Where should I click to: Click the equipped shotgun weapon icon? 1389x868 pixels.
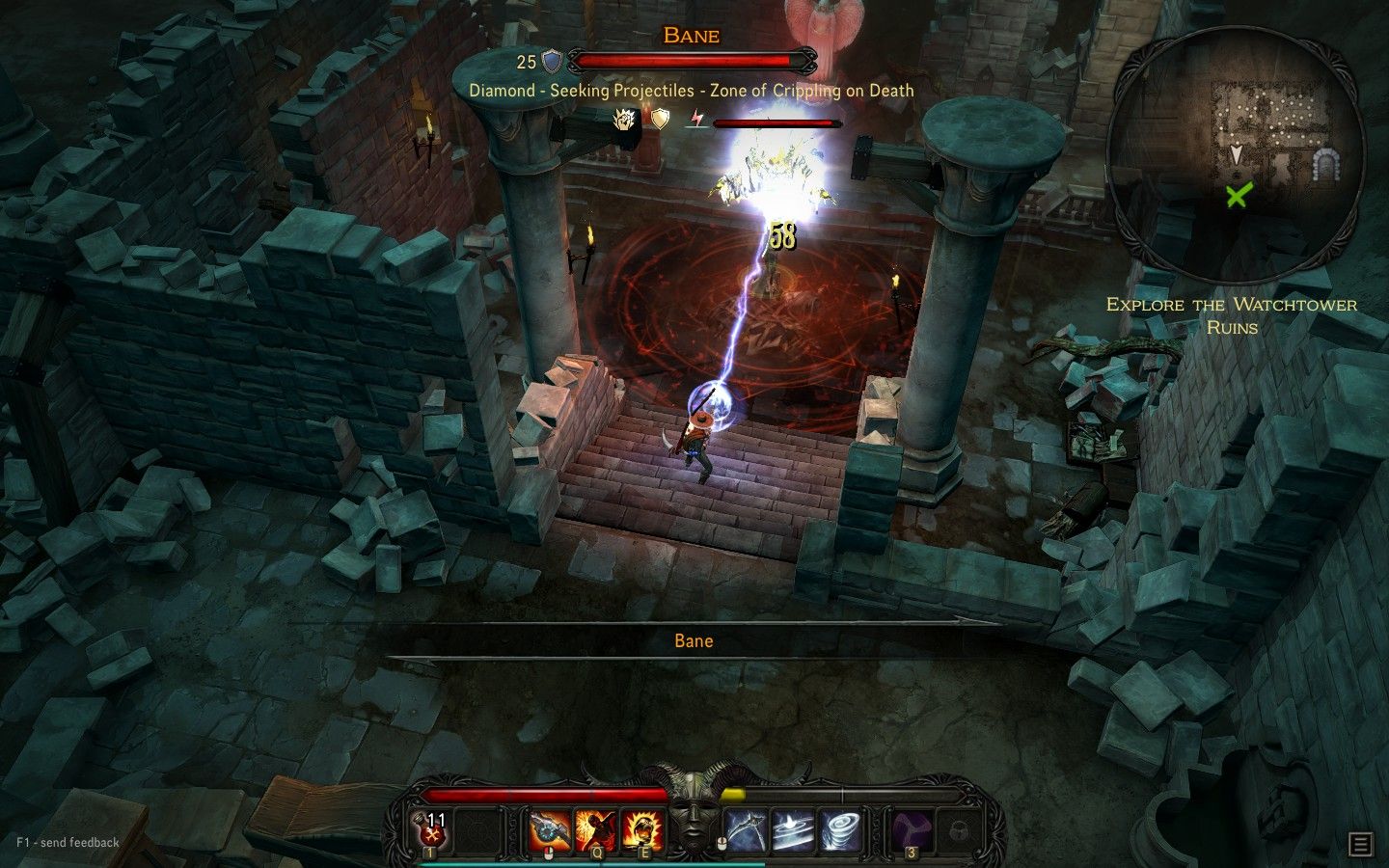point(550,827)
